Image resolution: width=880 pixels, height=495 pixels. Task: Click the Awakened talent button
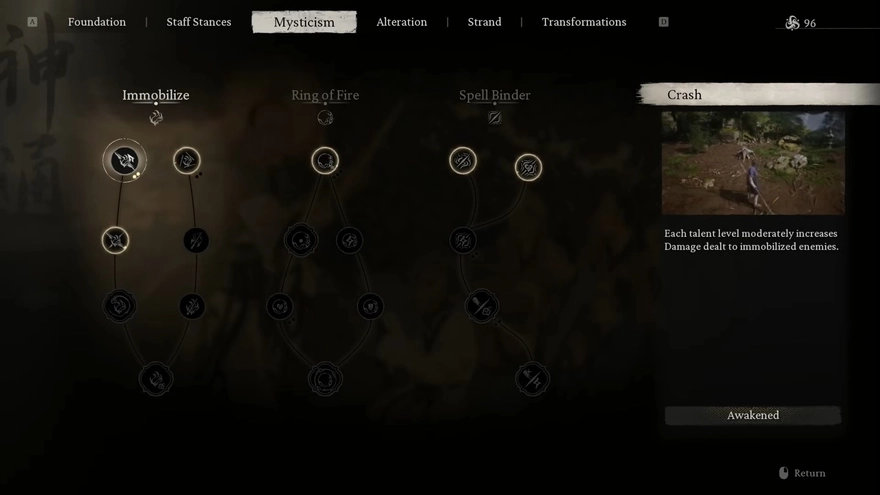point(753,415)
